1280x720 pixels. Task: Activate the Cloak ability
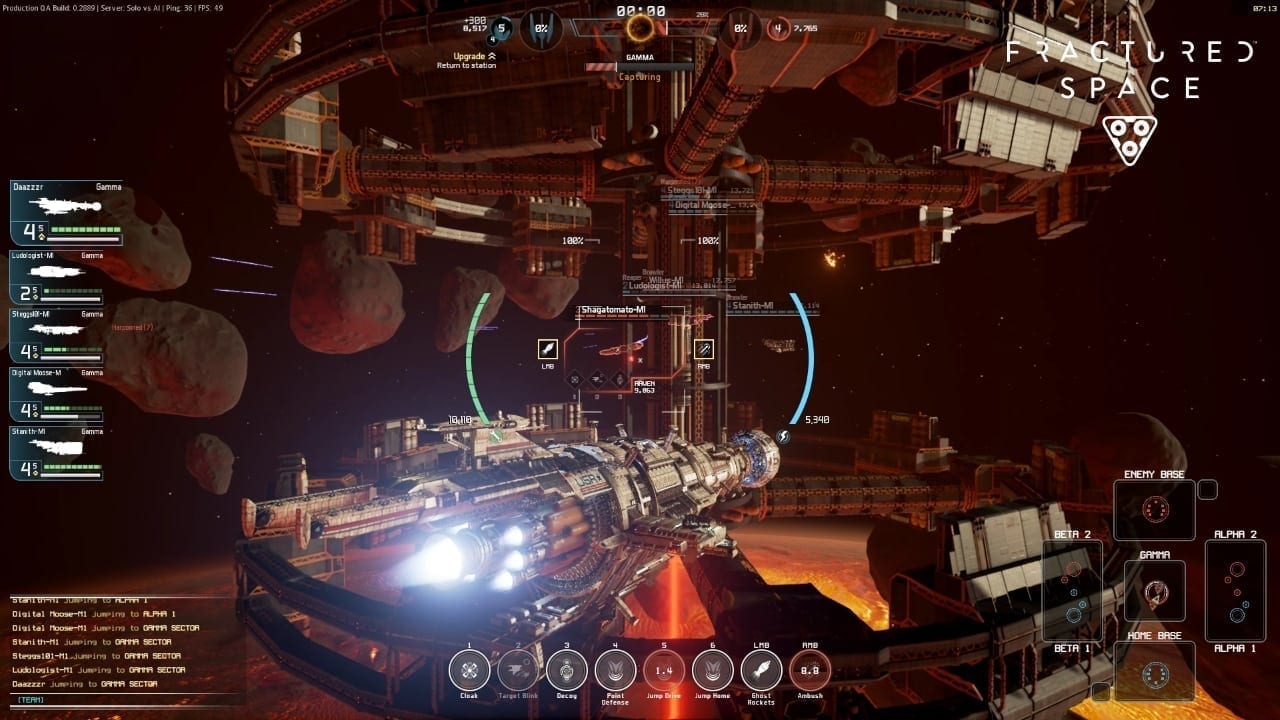pyautogui.click(x=469, y=670)
